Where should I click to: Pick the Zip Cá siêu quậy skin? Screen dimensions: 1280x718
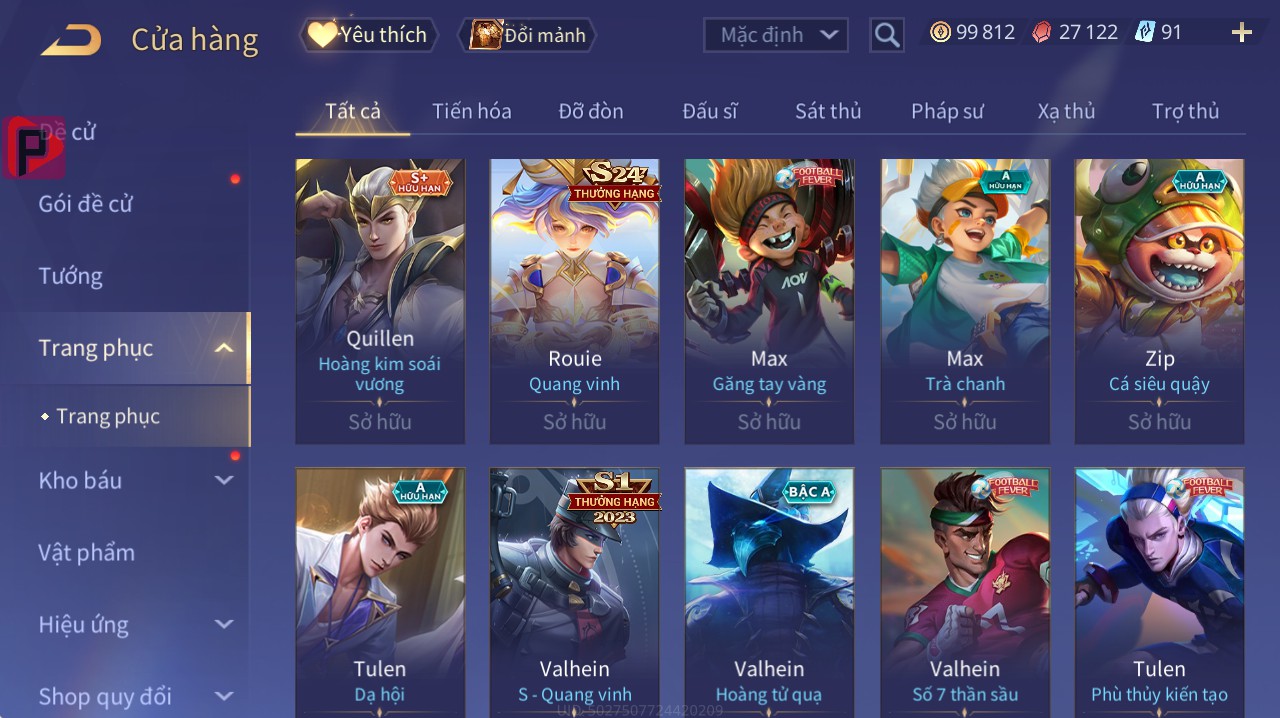pyautogui.click(x=1159, y=300)
